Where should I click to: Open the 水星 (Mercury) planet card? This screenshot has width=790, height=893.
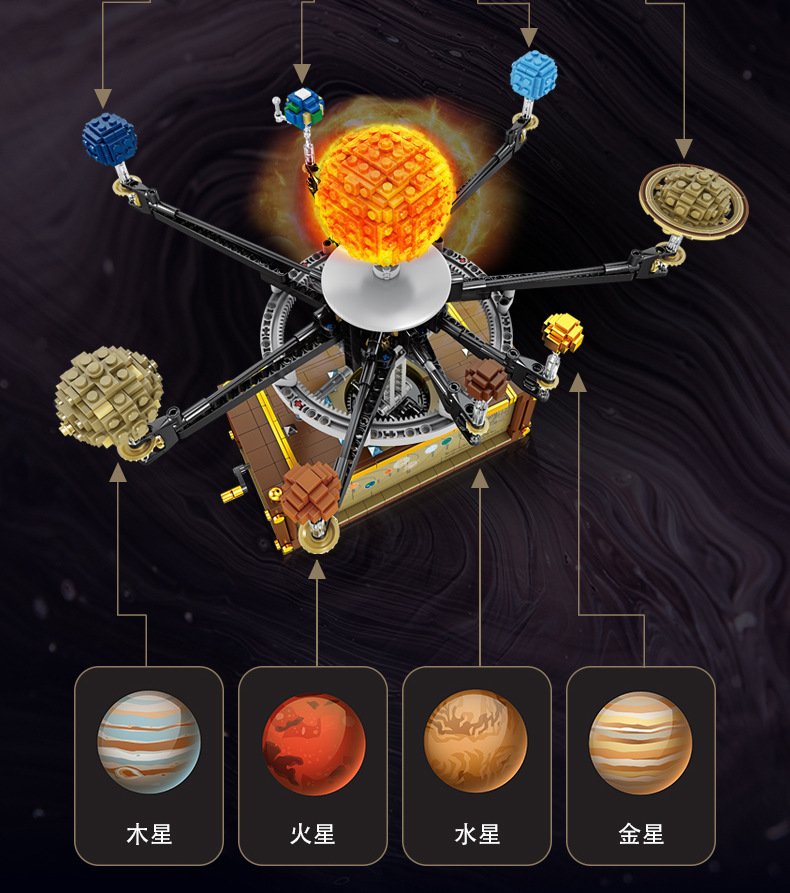[x=477, y=765]
